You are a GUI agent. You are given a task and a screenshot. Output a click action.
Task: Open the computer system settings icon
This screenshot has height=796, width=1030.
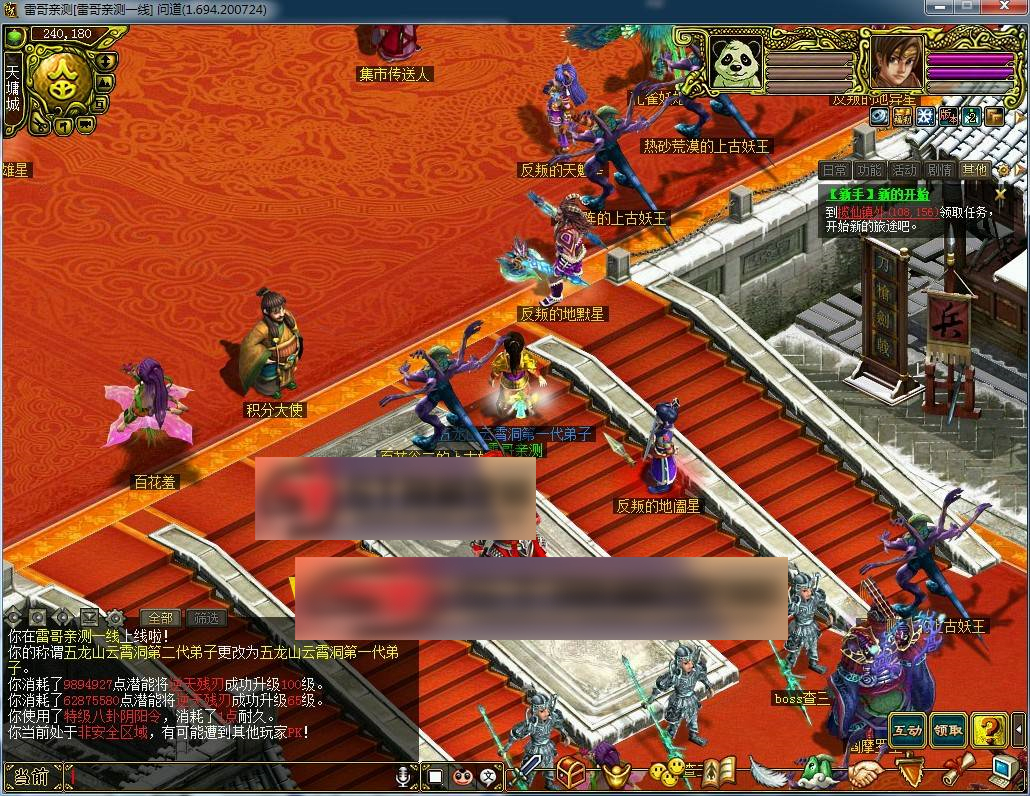click(x=1003, y=770)
